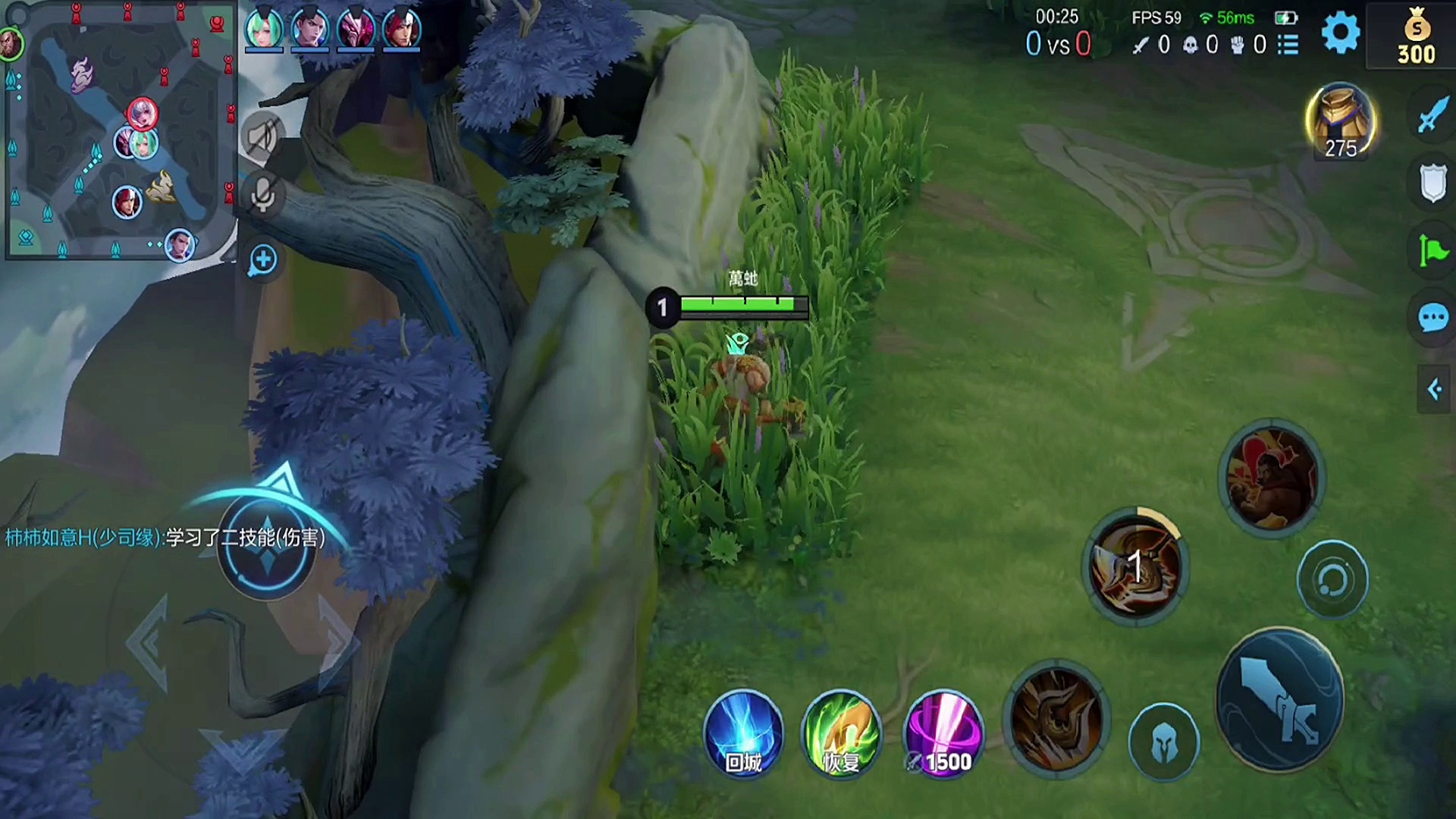Use the 恢复 heal ability
This screenshot has height=819, width=1456.
[x=841, y=733]
